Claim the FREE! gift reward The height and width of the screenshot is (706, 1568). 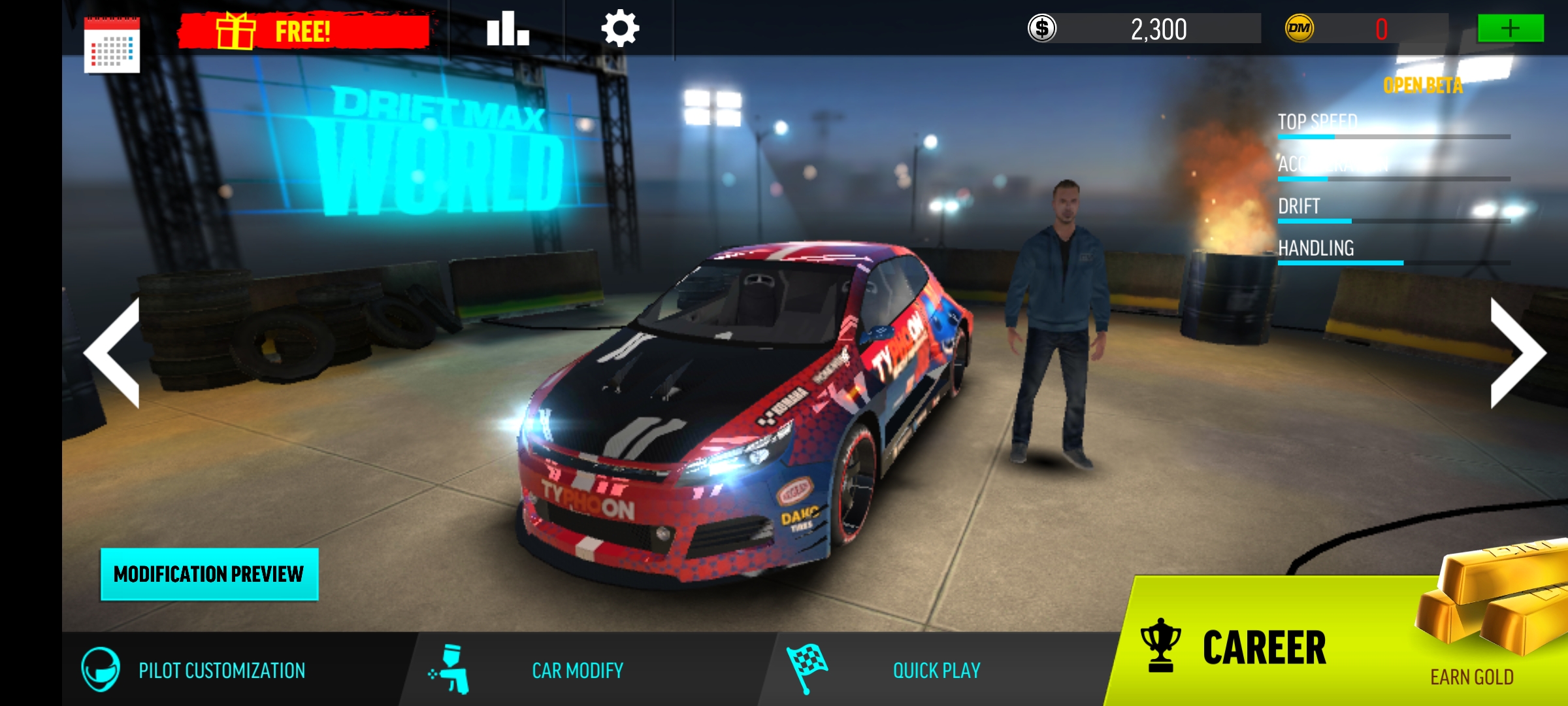tap(304, 31)
